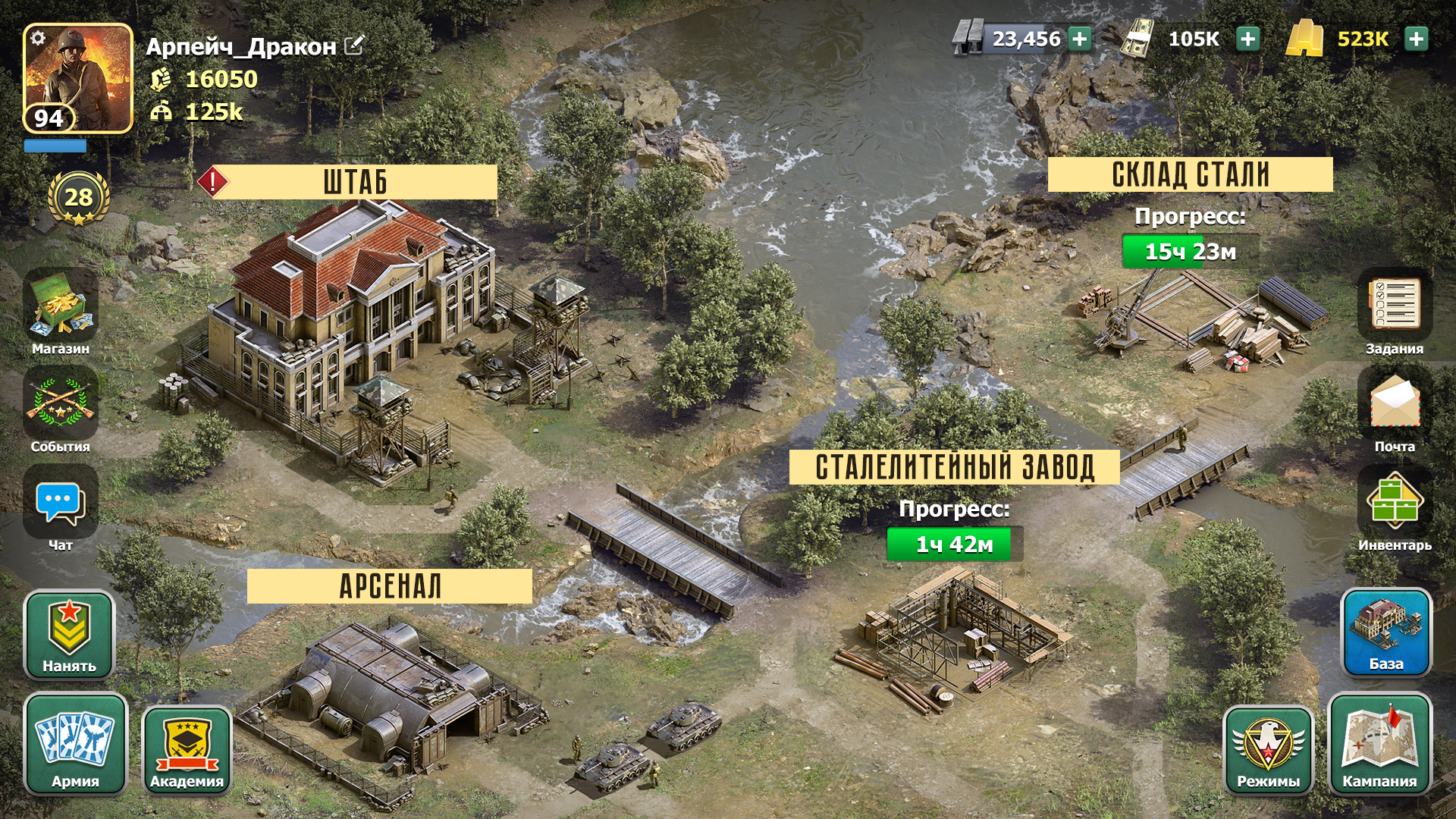The width and height of the screenshot is (1456, 819).
Task: Open the Чат window
Action: [61, 503]
